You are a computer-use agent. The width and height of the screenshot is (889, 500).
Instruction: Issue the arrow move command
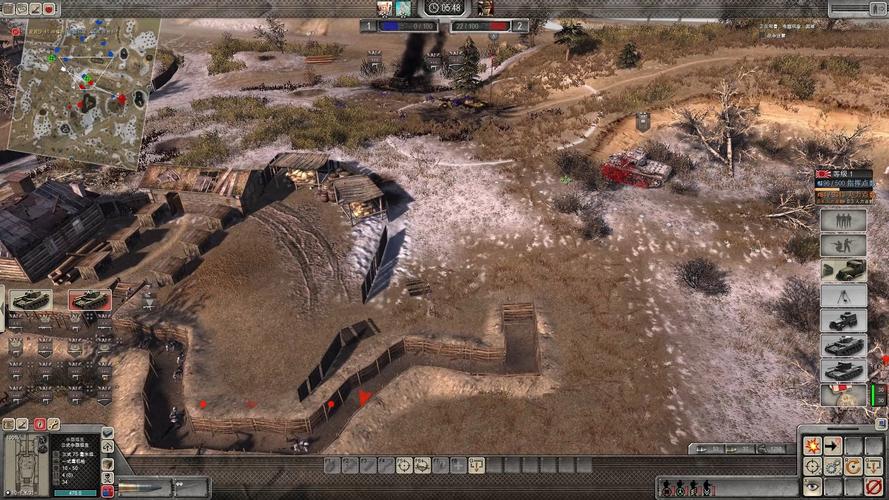[x=833, y=446]
